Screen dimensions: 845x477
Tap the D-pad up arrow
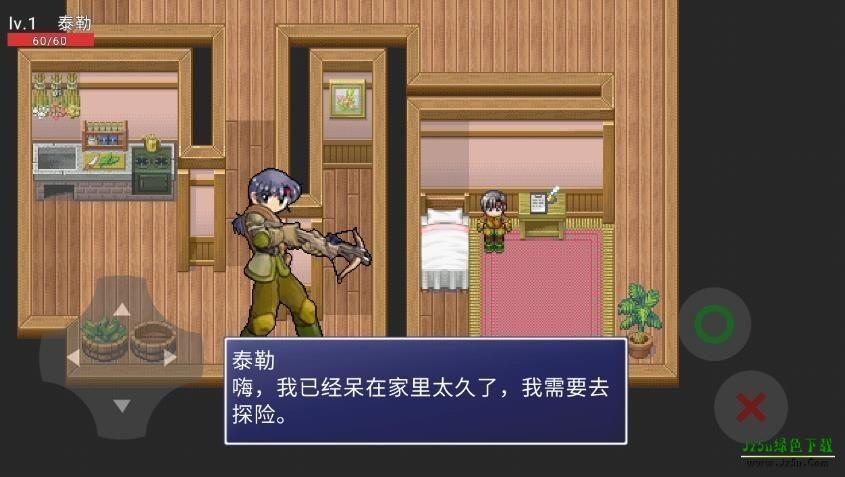coord(121,309)
